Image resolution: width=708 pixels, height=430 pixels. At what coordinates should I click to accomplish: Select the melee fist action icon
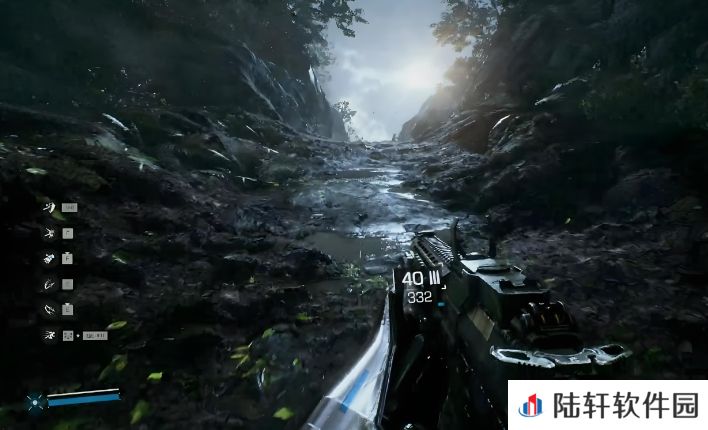coord(48,258)
